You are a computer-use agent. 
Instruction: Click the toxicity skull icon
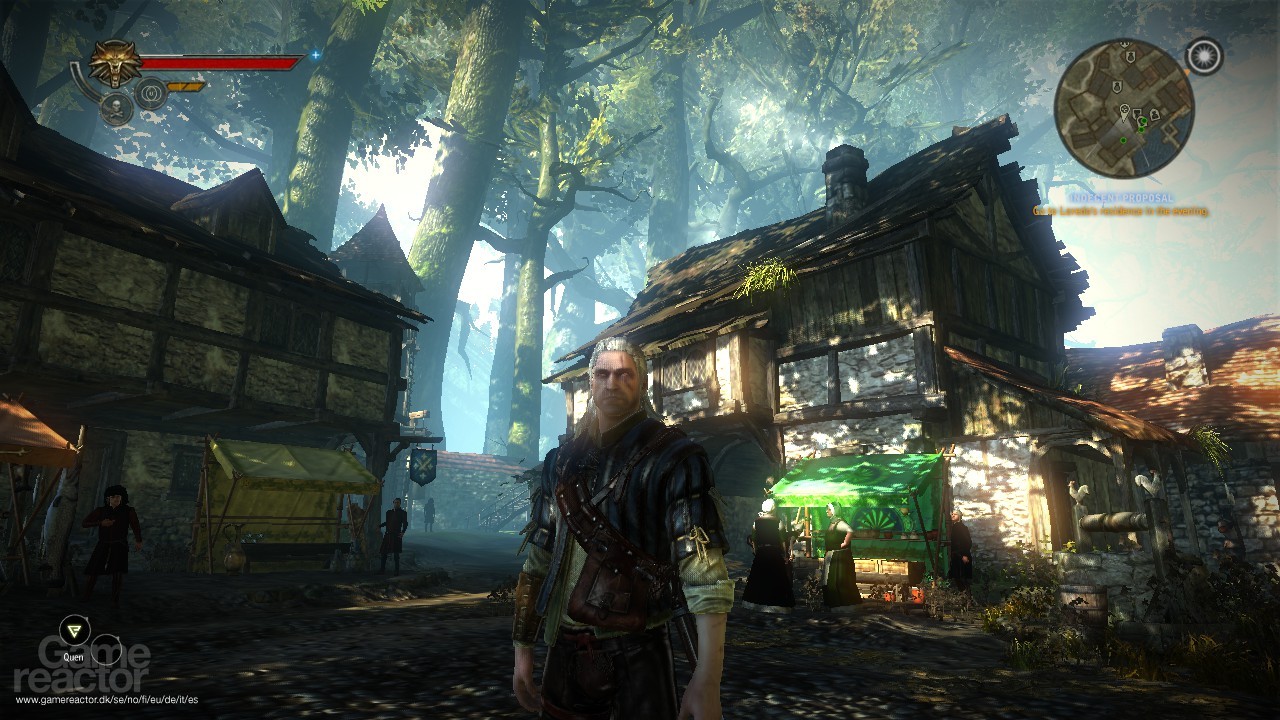click(x=116, y=109)
